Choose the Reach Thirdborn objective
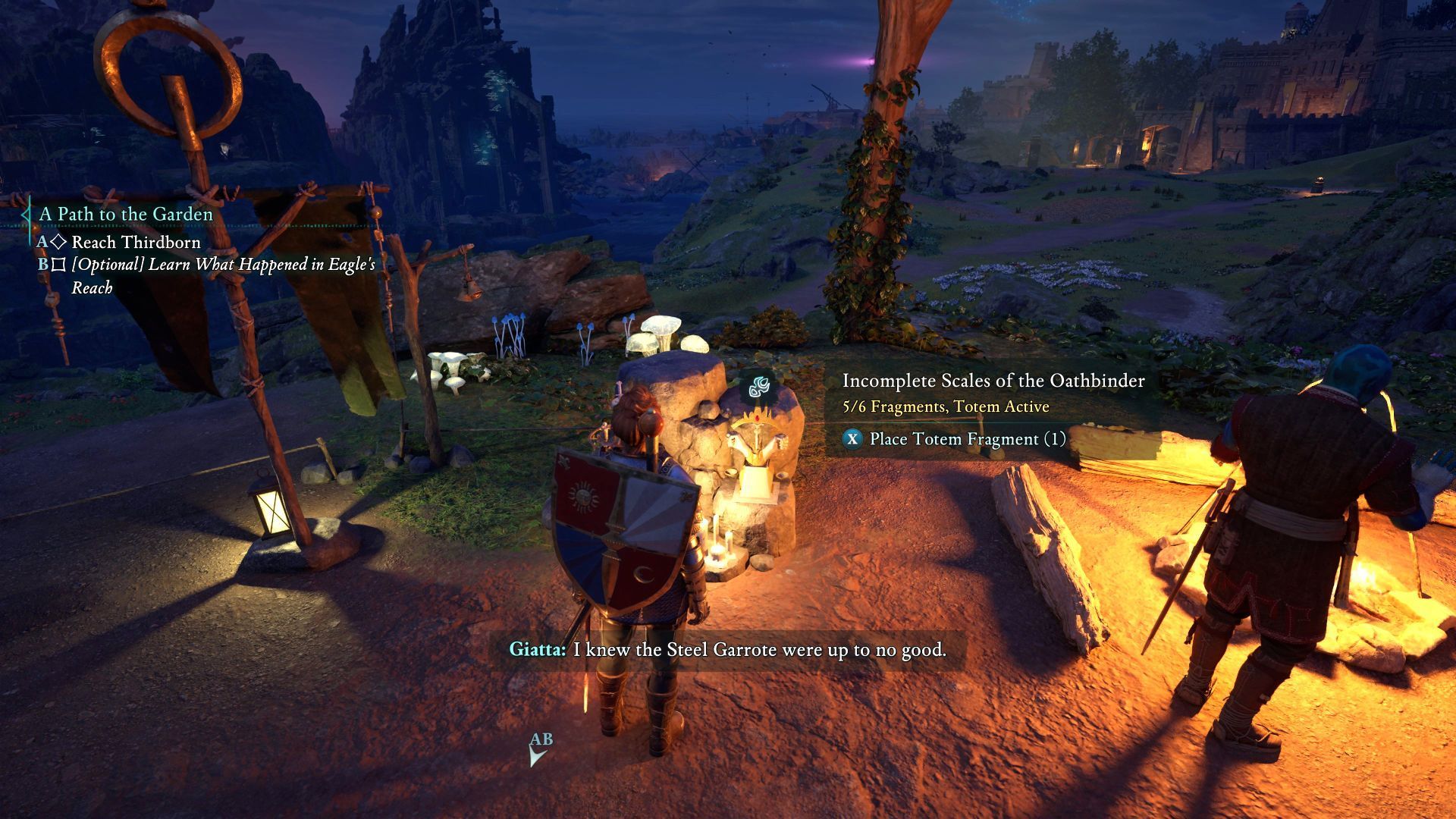The width and height of the screenshot is (1456, 819). pos(136,243)
